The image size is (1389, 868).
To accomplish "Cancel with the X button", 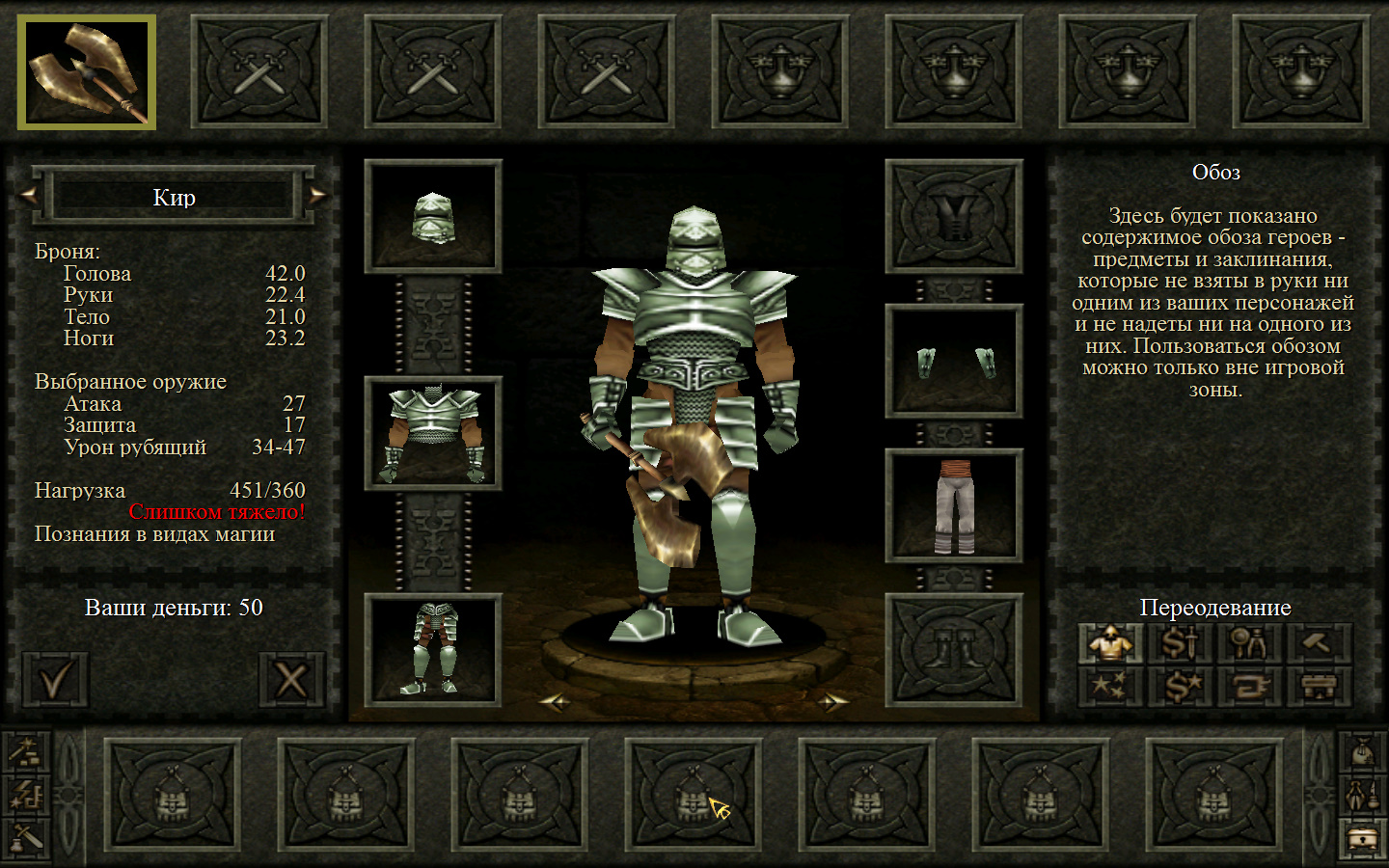I will pyautogui.click(x=291, y=679).
